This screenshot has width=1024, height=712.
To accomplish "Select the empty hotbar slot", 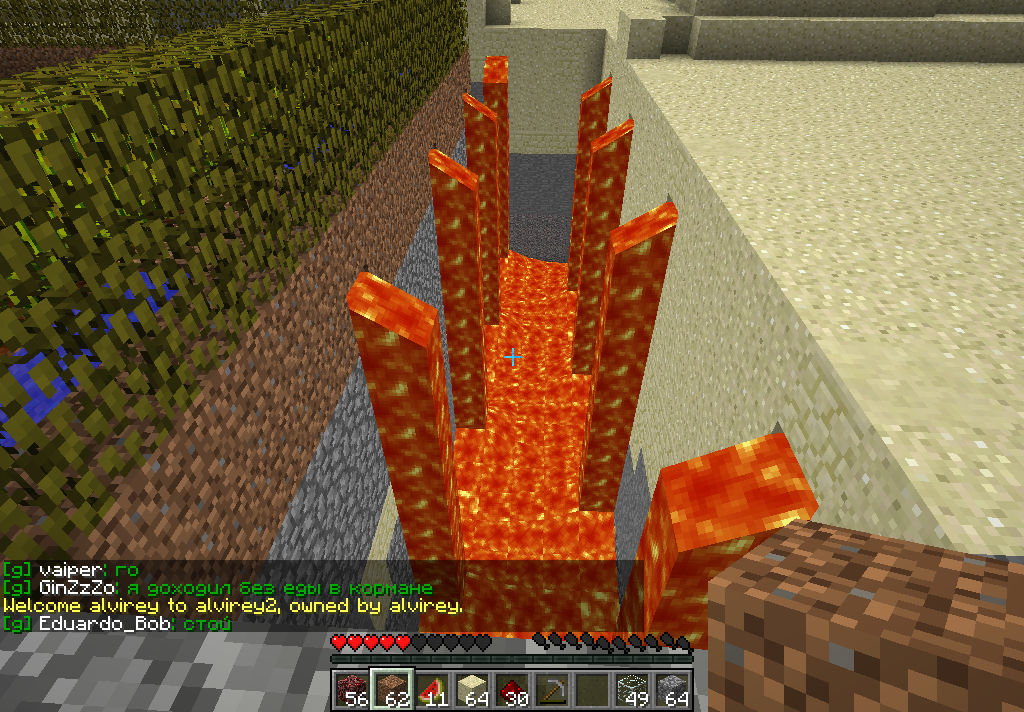I will 591,690.
